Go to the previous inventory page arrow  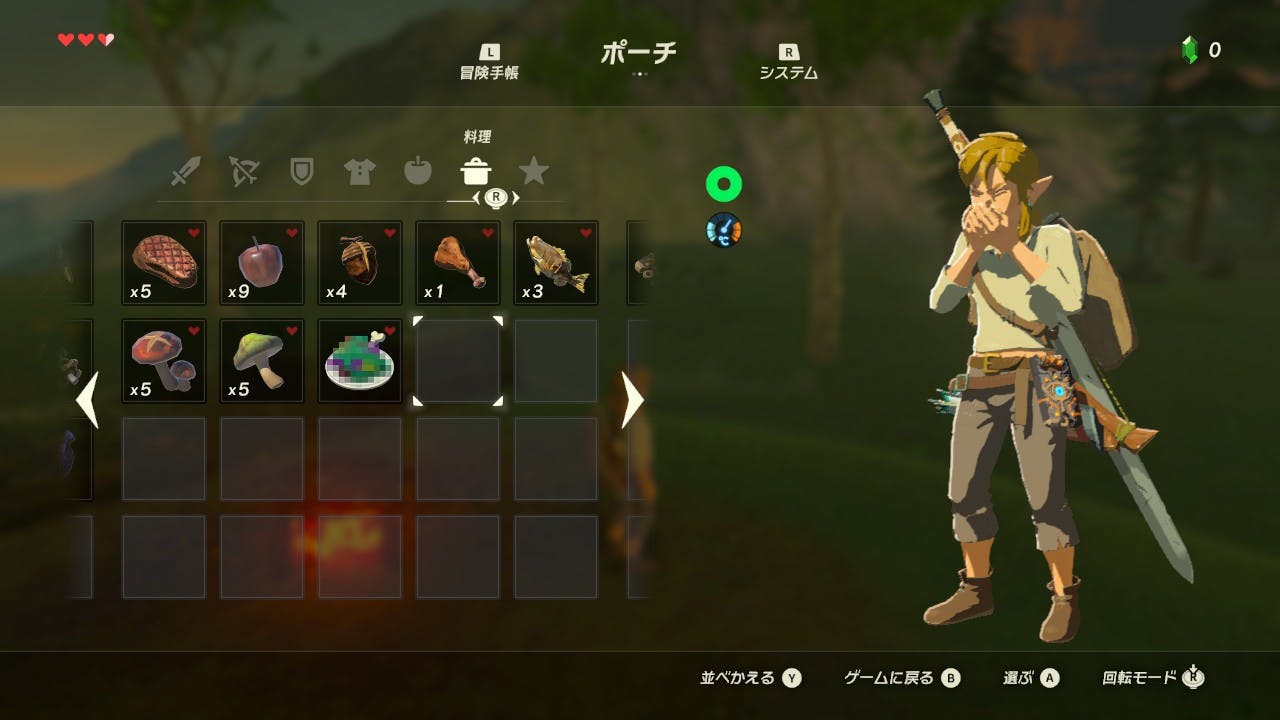[88, 400]
